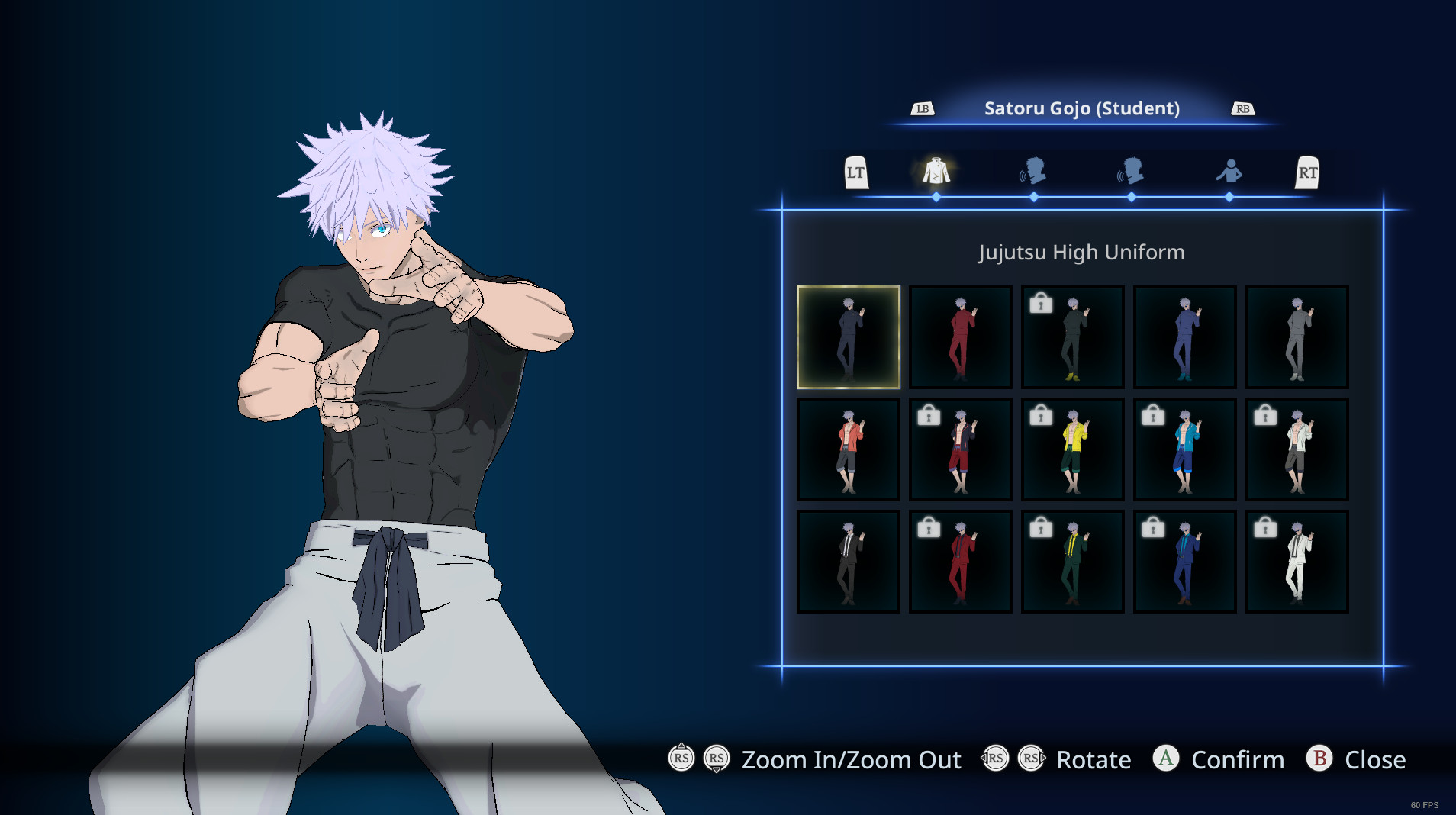Click the LT trigger icon
This screenshot has width=1456, height=815.
(856, 172)
